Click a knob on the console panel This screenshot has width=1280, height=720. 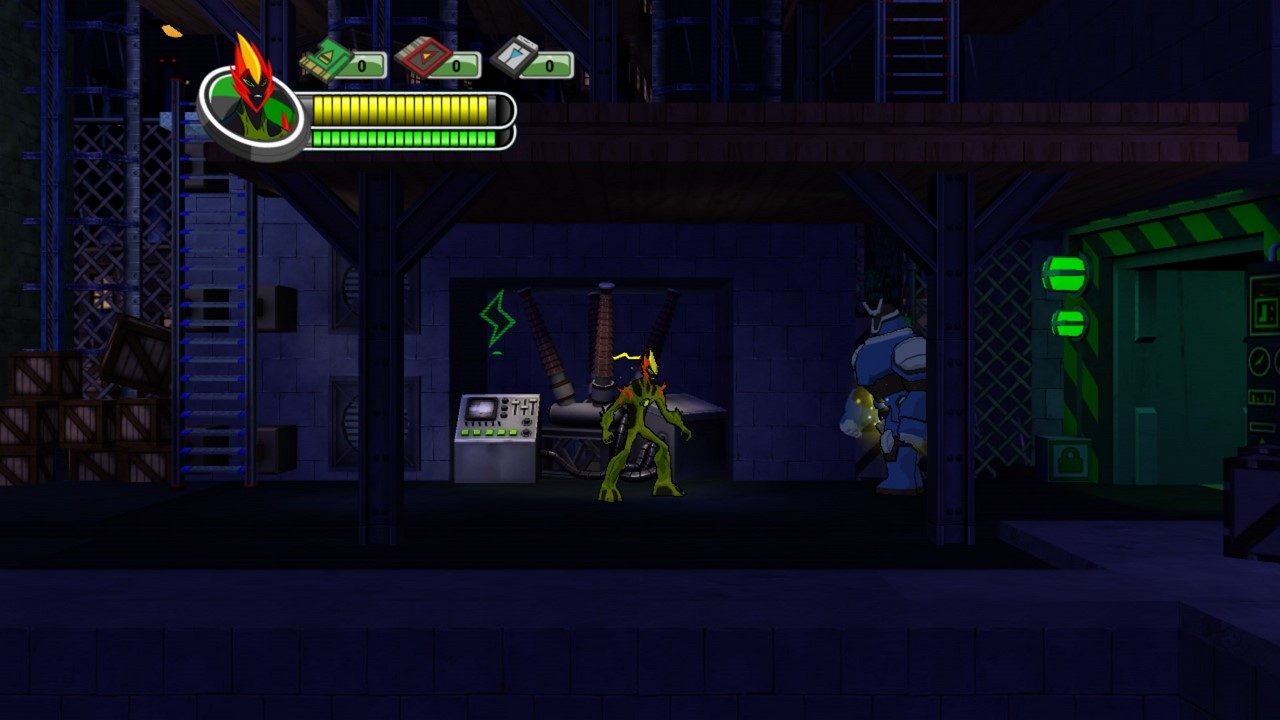[527, 421]
